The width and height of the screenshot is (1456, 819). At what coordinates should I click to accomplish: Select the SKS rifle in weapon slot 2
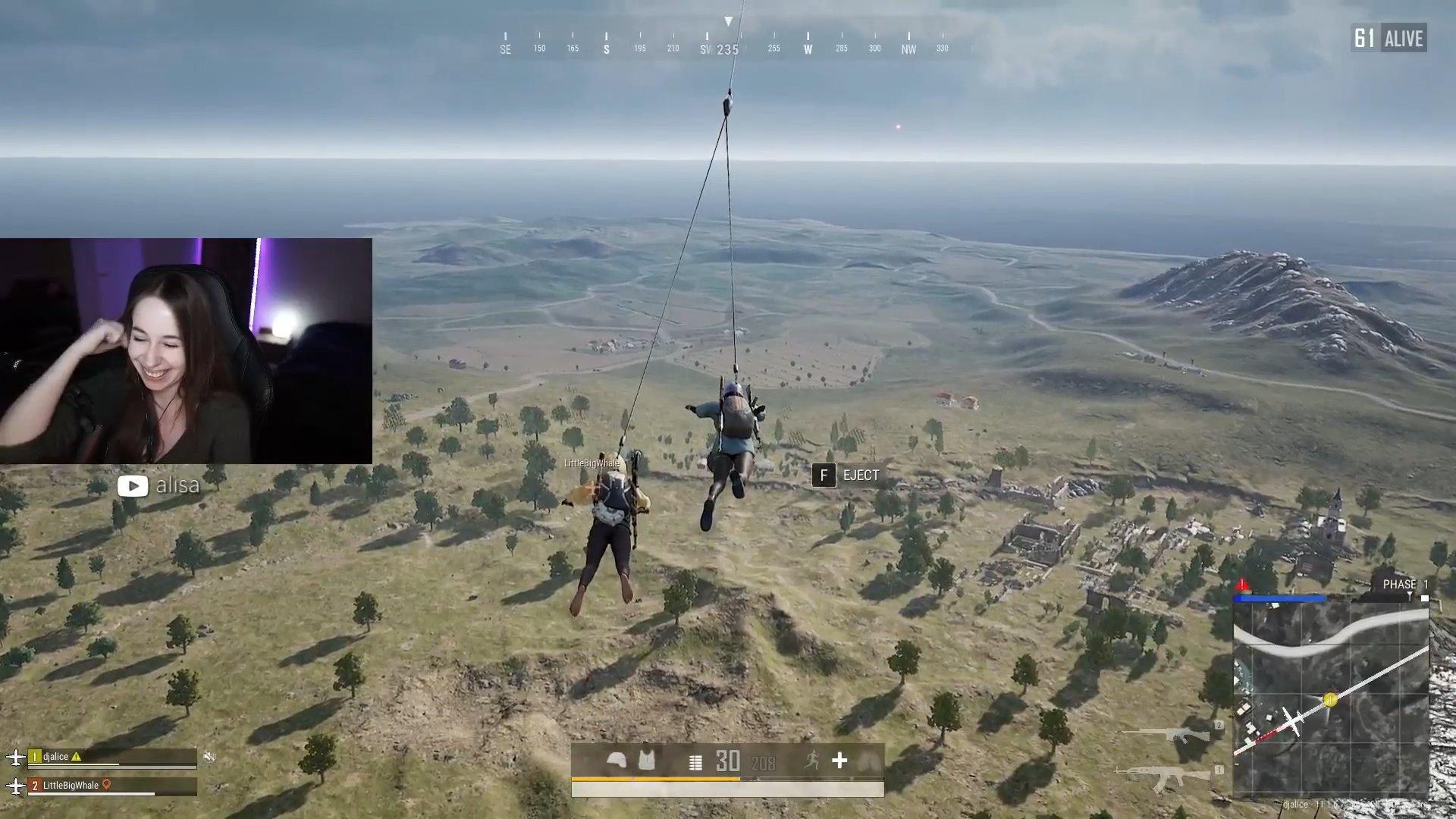(1163, 733)
